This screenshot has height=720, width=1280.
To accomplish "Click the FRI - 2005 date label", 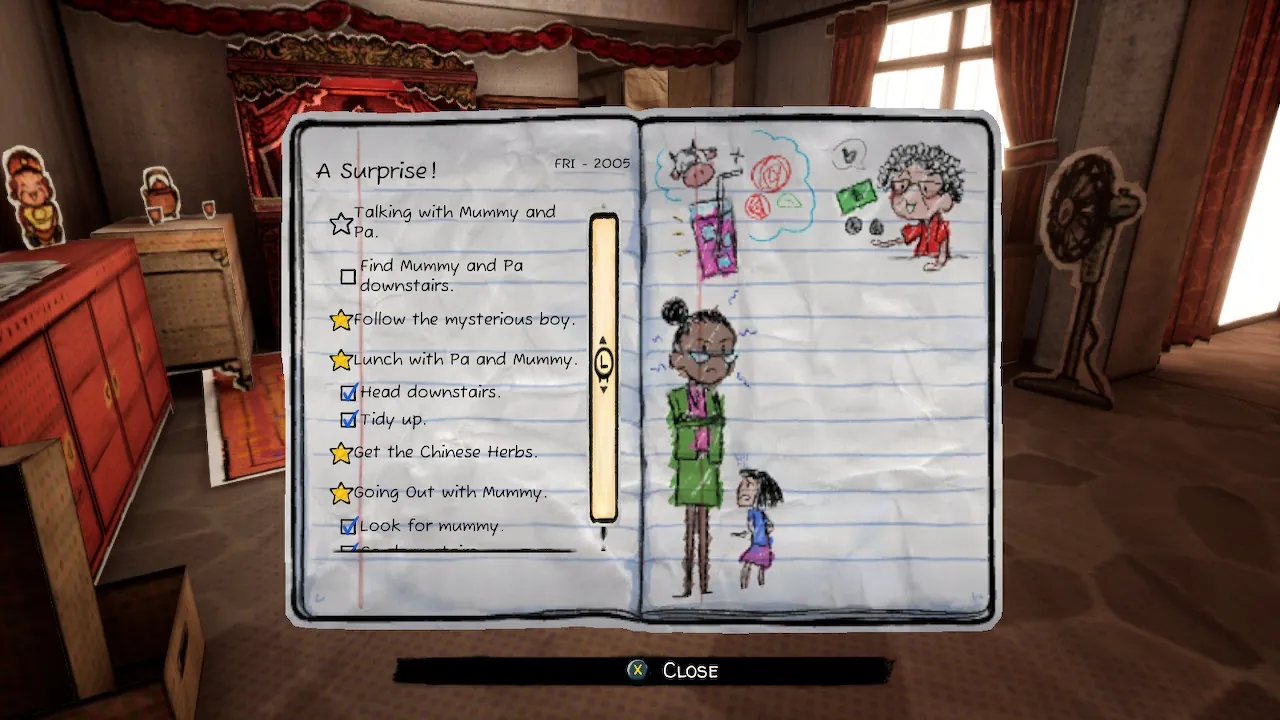I will point(593,162).
